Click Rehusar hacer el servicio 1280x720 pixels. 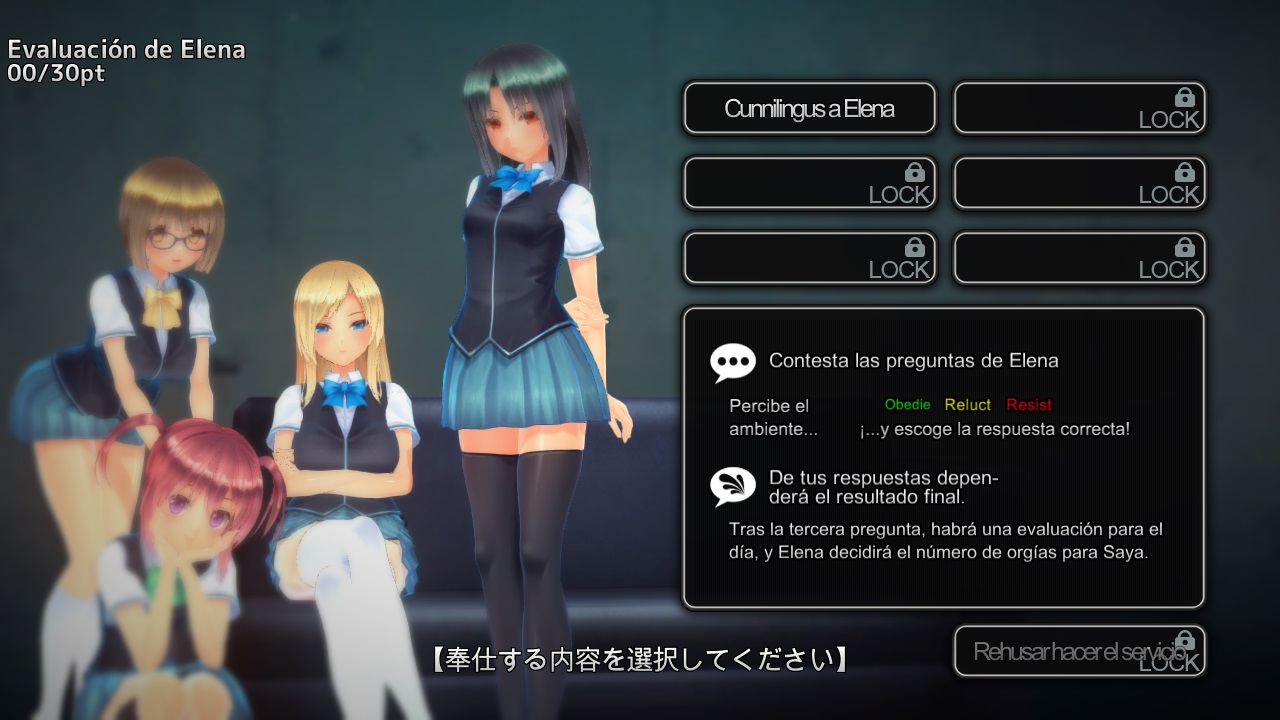1080,650
